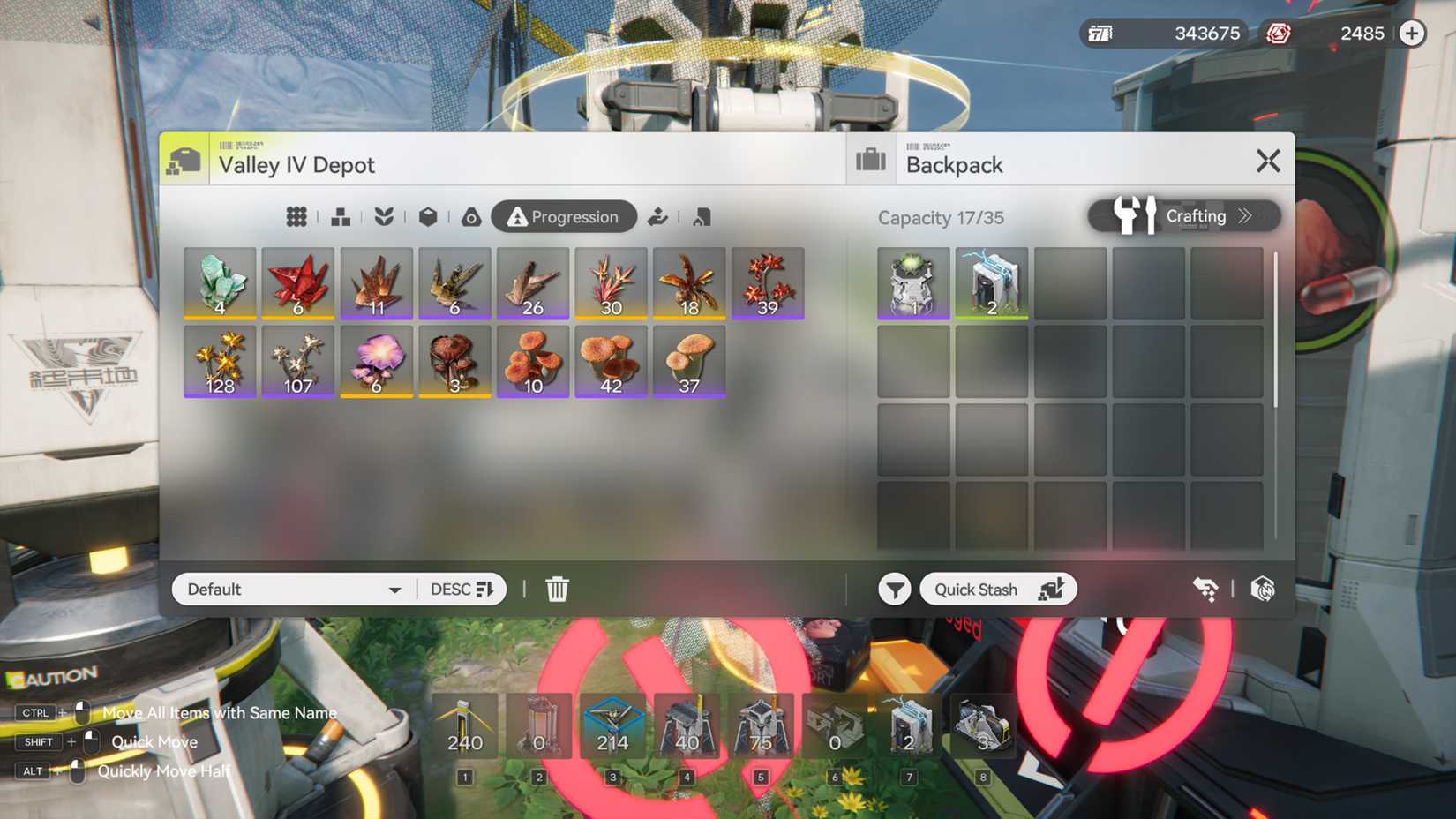Select the grid view category filter icon
The height and width of the screenshot is (819, 1456).
296,216
